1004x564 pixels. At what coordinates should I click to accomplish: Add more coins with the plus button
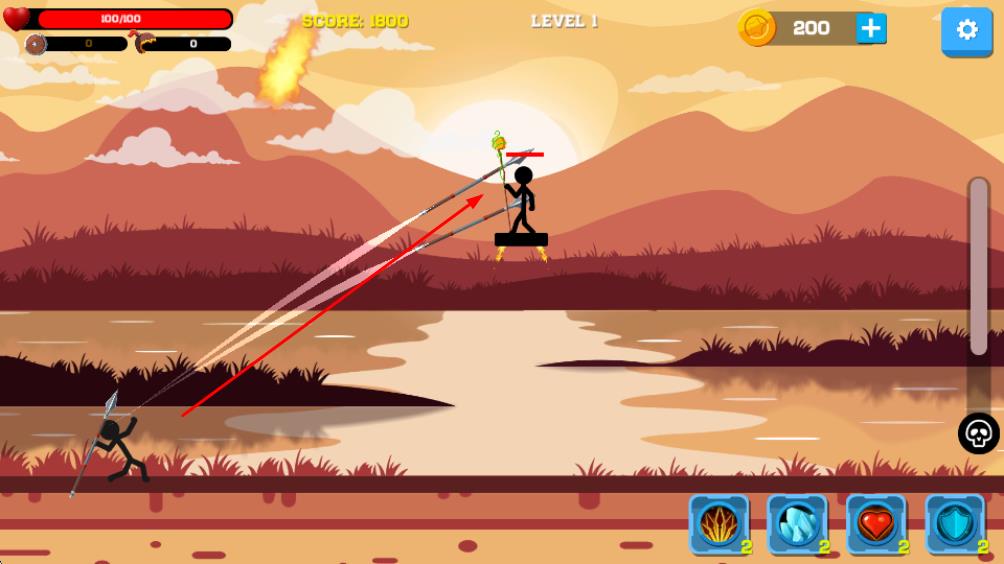pos(871,28)
